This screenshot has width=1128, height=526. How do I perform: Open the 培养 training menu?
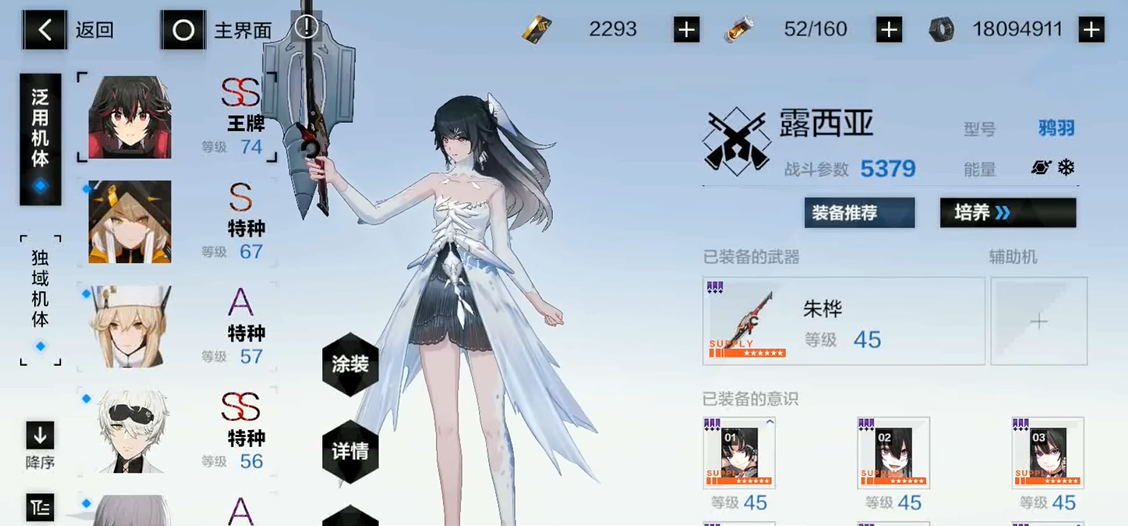(x=1007, y=213)
